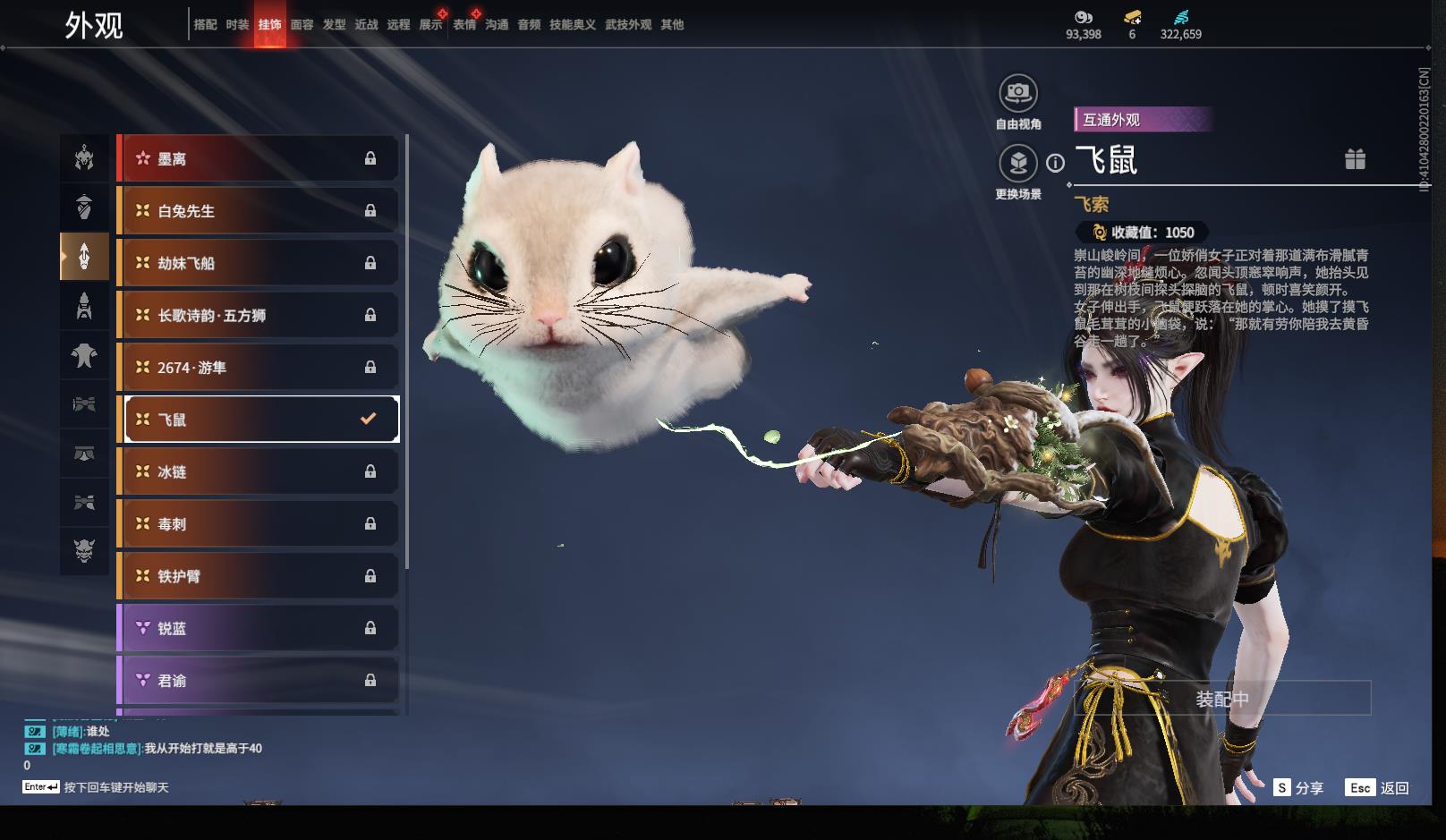Select the 冰链 accessory row

pyautogui.click(x=258, y=471)
